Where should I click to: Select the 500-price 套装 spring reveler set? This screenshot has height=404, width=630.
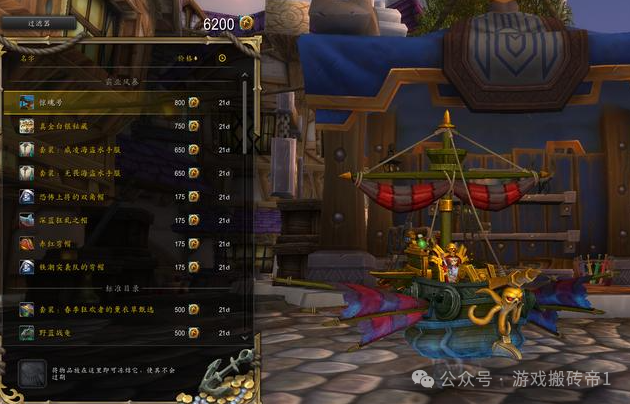(120, 309)
